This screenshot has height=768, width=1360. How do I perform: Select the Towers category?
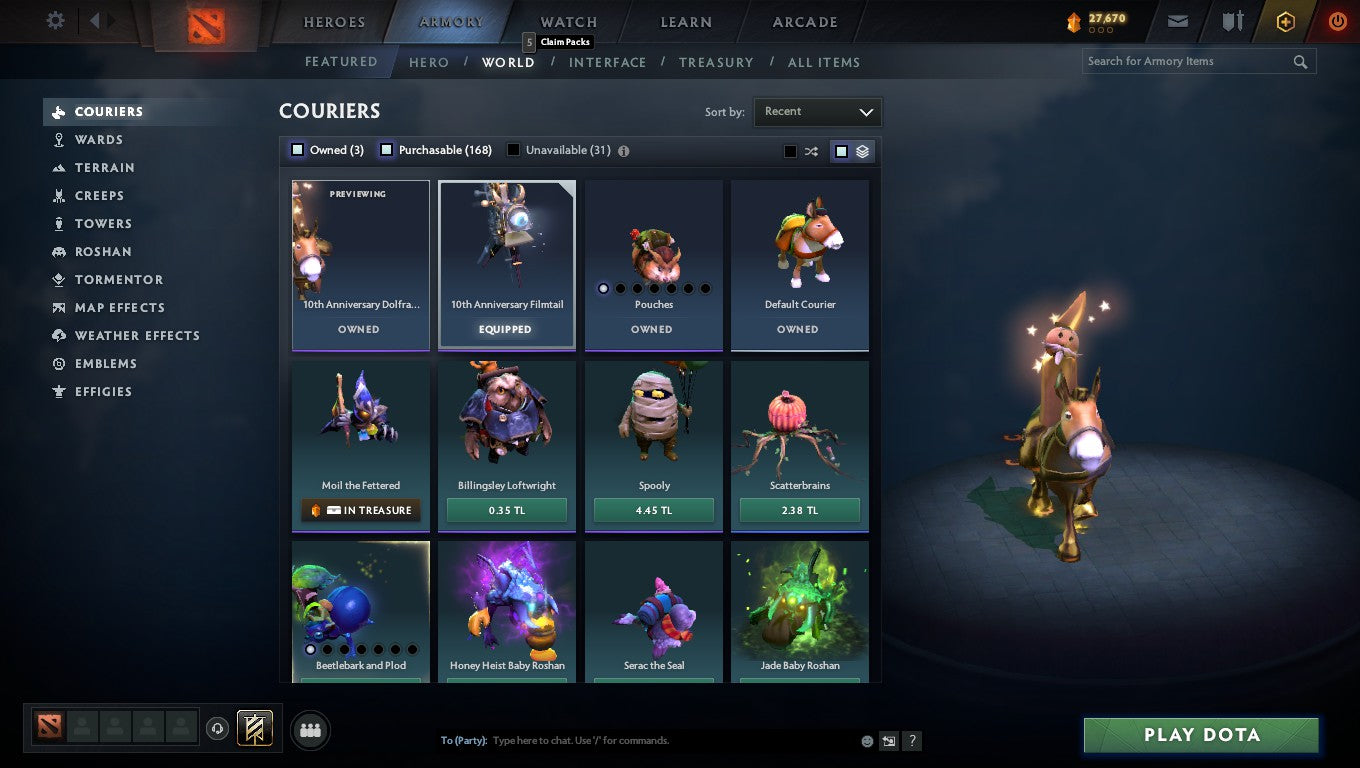pos(101,223)
